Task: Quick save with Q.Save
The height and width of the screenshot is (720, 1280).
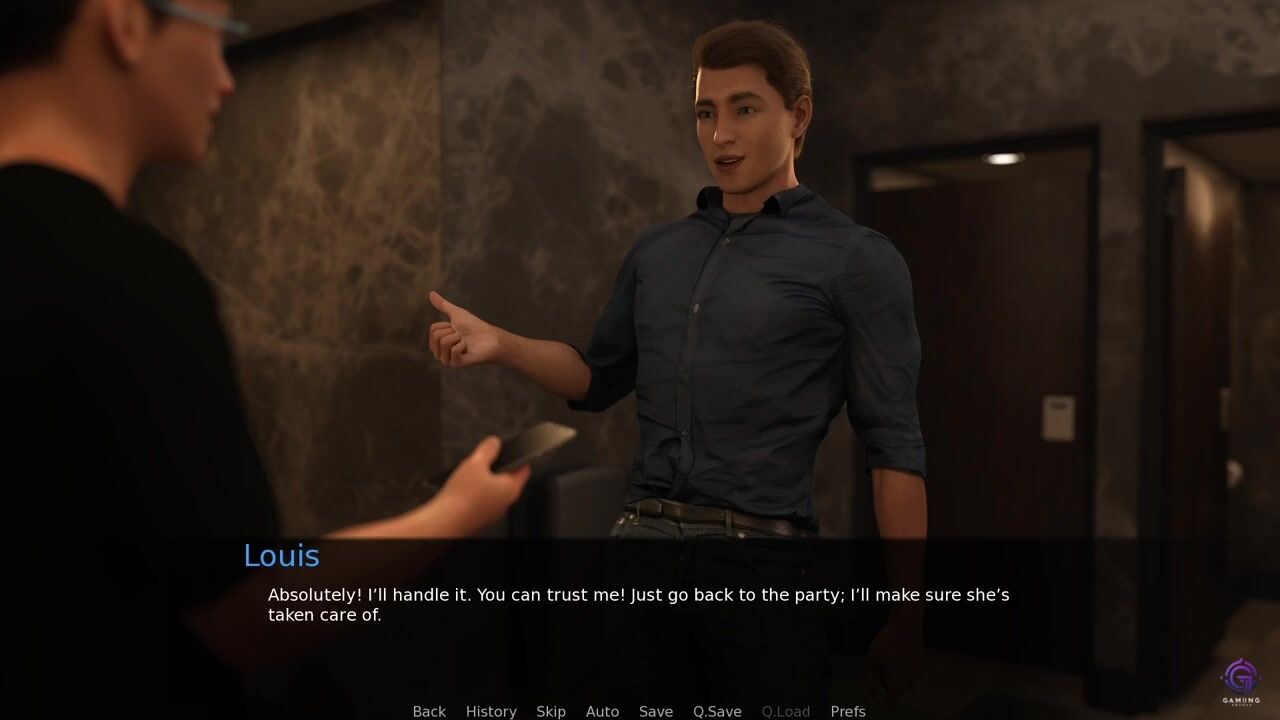Action: point(717,711)
